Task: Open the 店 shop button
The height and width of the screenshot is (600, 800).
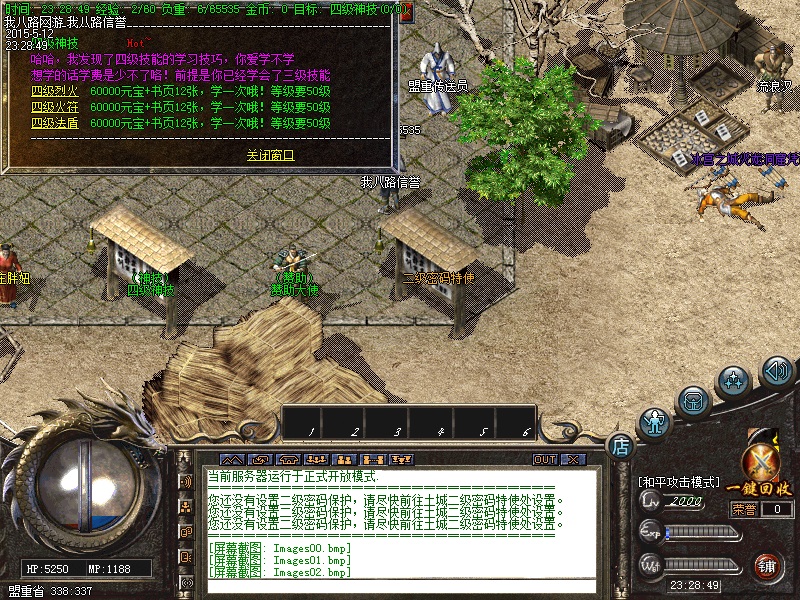Action: [x=620, y=444]
